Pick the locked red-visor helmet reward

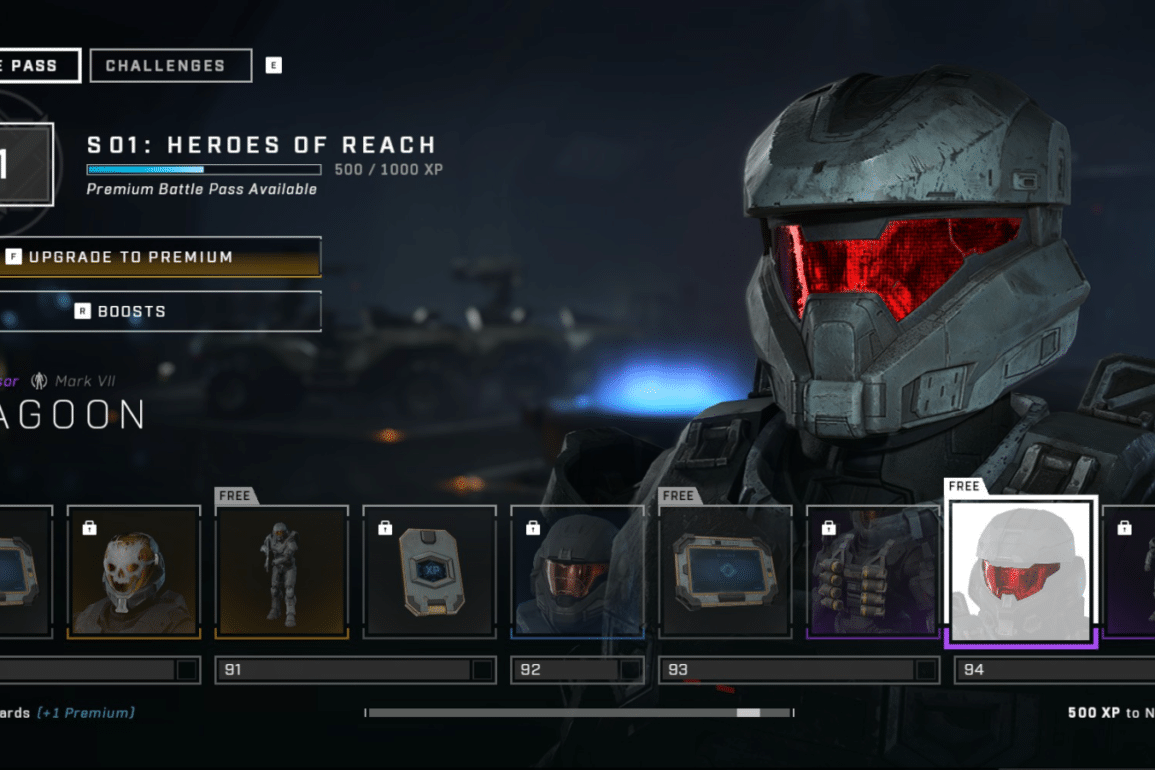click(577, 572)
